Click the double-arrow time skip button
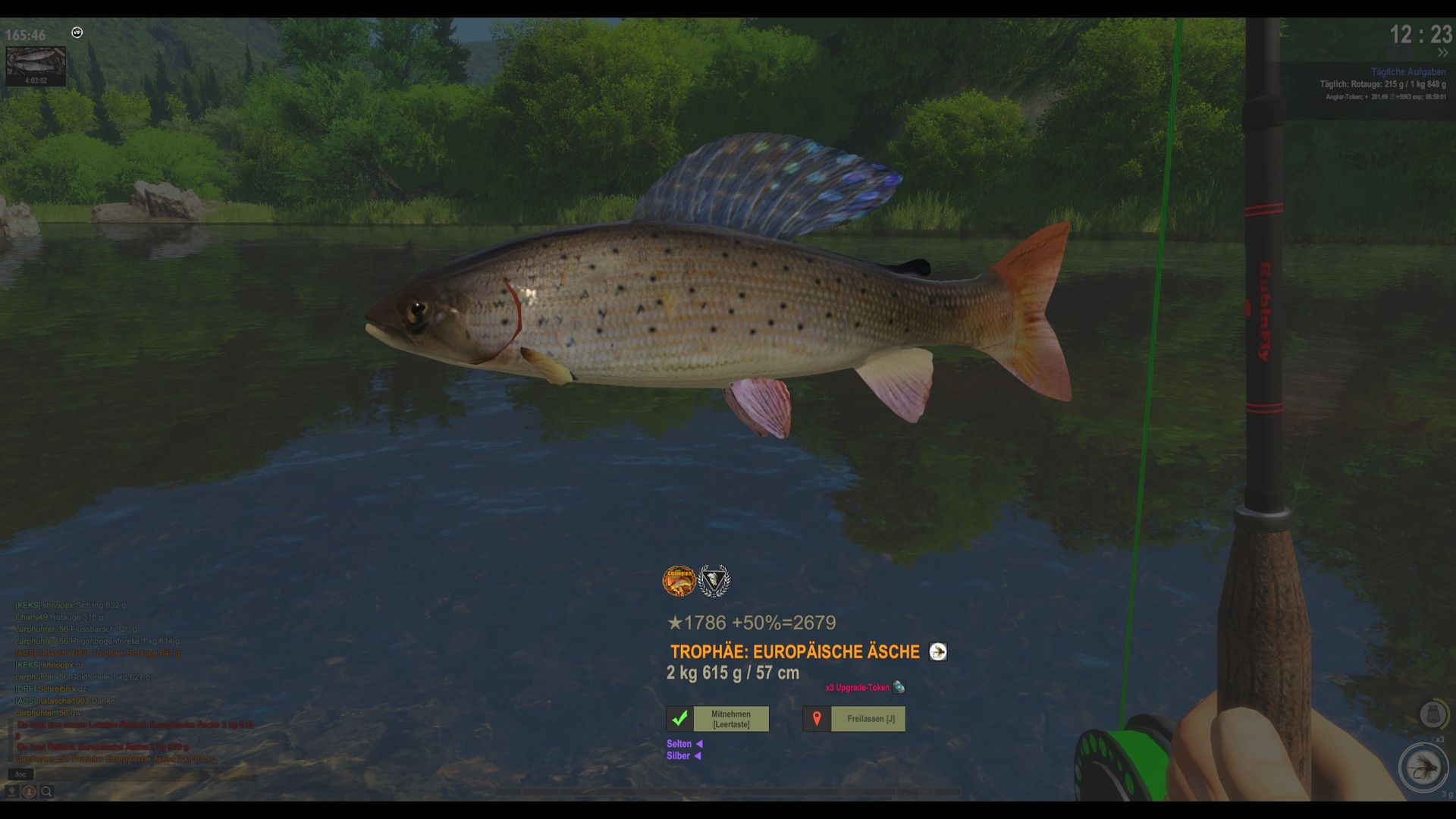Screen dimensions: 1456x819 [x=1442, y=53]
